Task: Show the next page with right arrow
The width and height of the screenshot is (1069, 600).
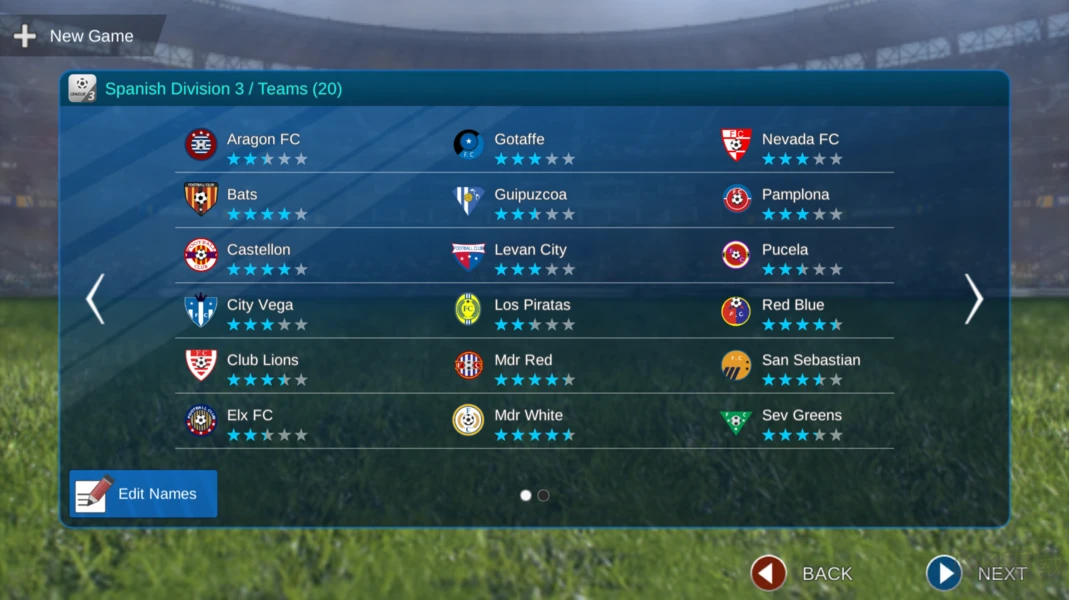Action: pyautogui.click(x=973, y=299)
